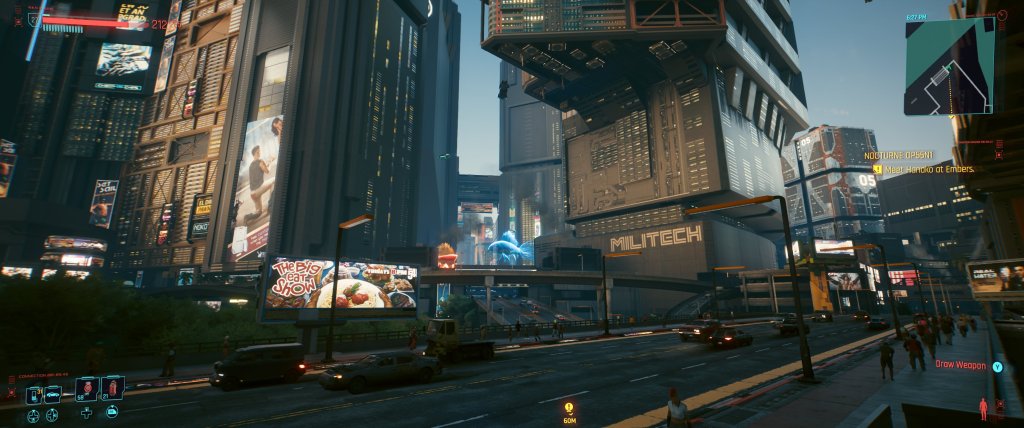This screenshot has width=1024, height=428.
Task: Call your vehicle from the car slot
Action: (x=53, y=394)
